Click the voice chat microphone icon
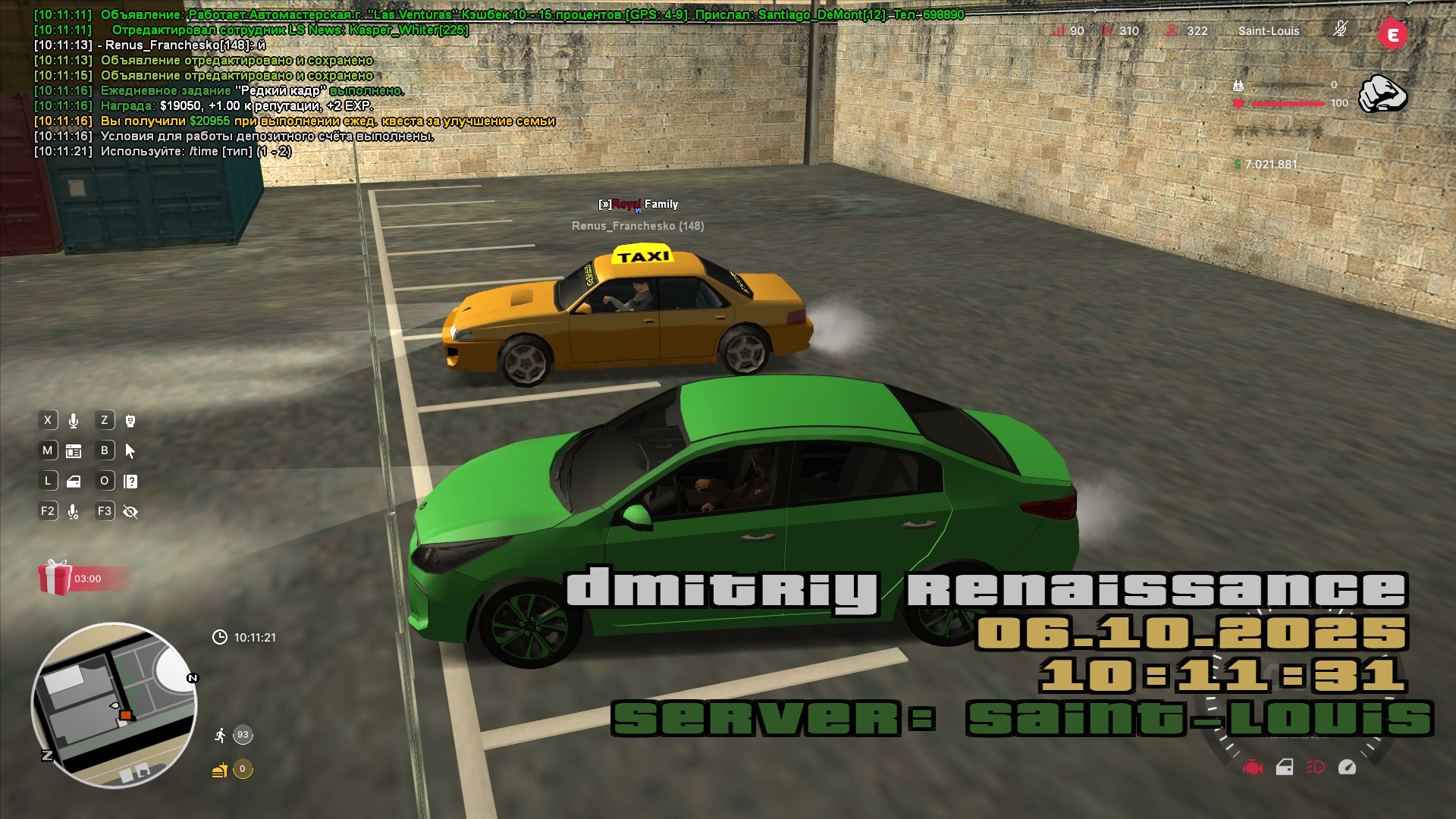The width and height of the screenshot is (1456, 819). [x=74, y=421]
